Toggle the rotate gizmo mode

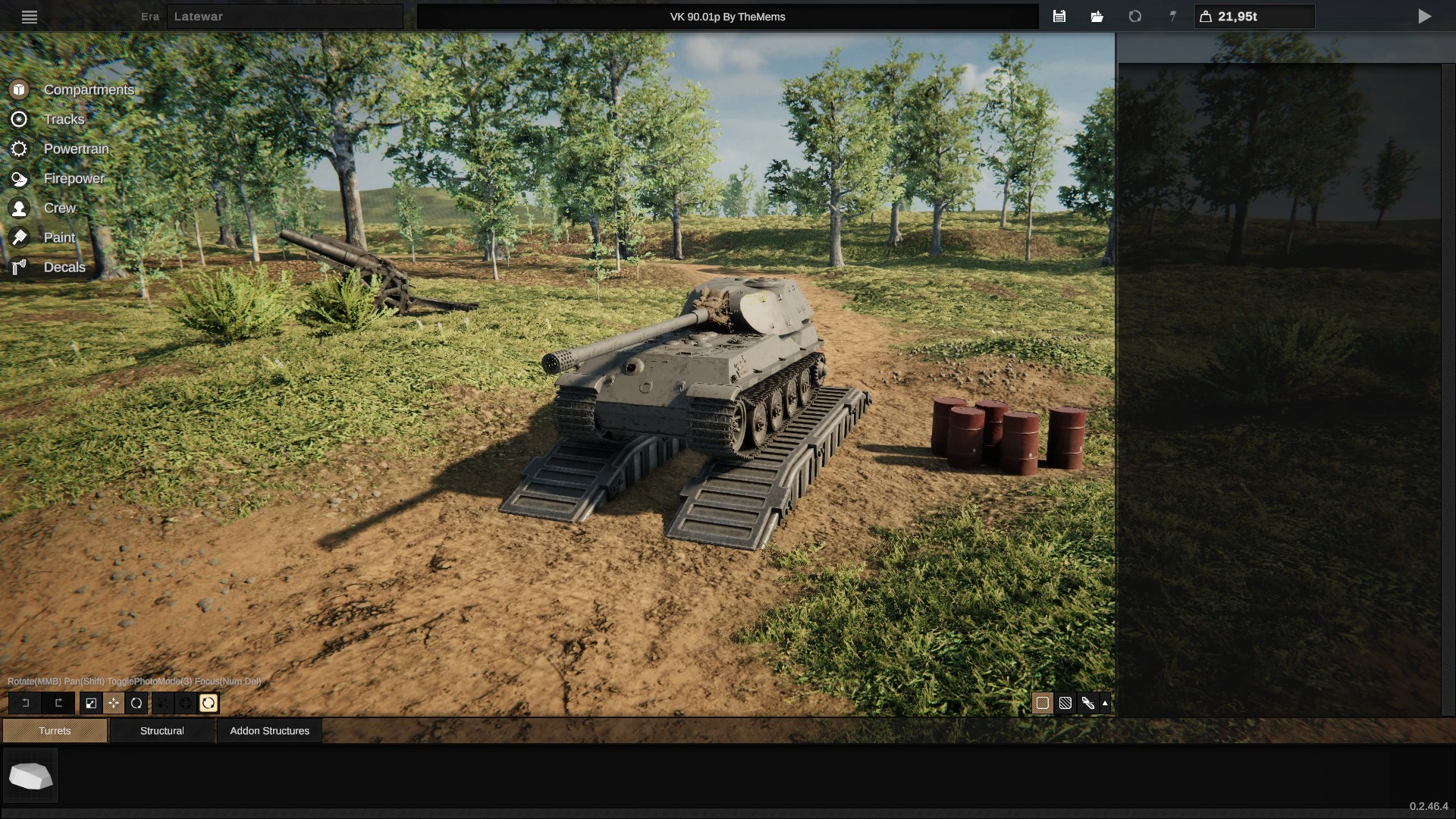click(x=136, y=703)
